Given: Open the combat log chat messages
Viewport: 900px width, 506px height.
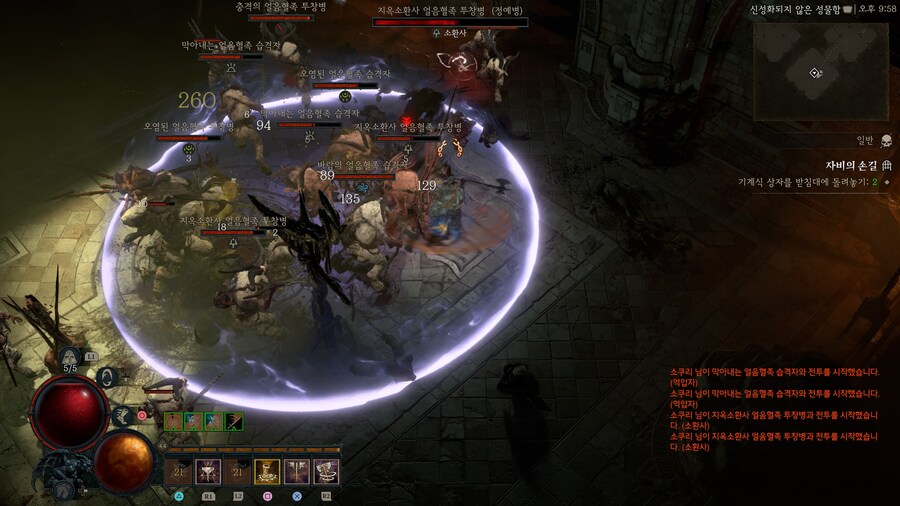Looking at the screenshot, I should 775,410.
